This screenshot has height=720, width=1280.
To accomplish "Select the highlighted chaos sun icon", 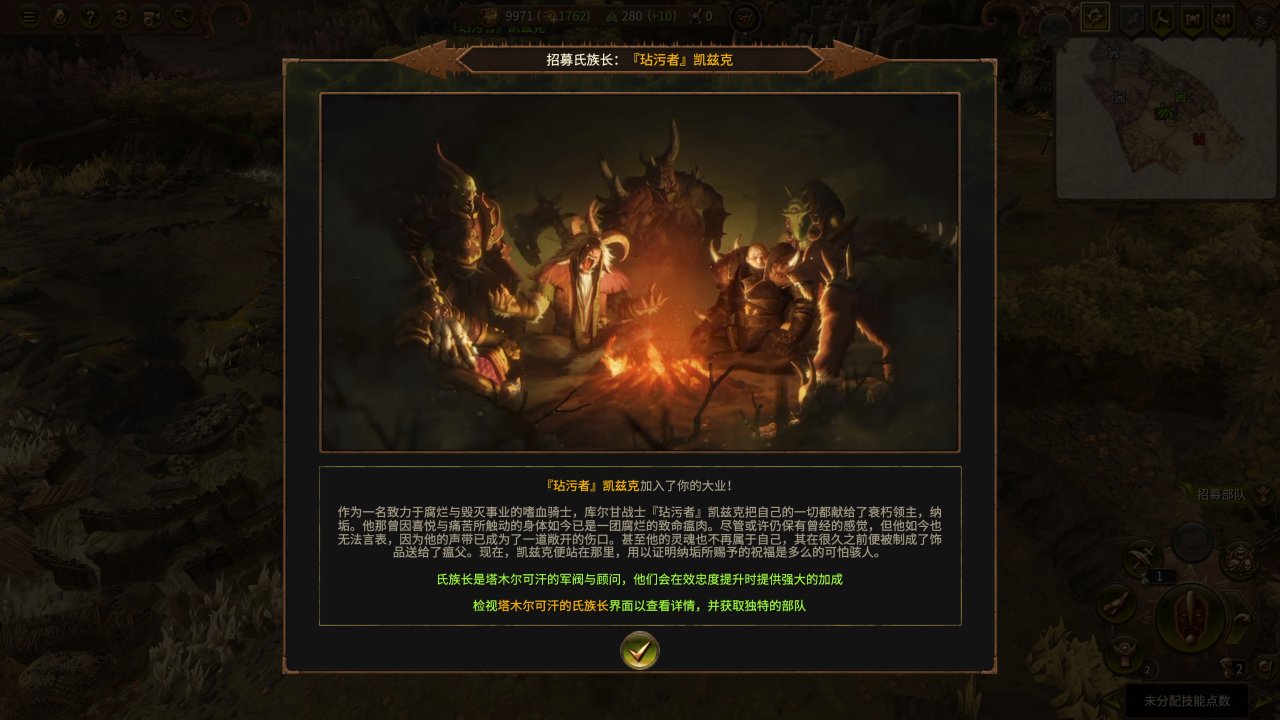I will pos(1095,17).
